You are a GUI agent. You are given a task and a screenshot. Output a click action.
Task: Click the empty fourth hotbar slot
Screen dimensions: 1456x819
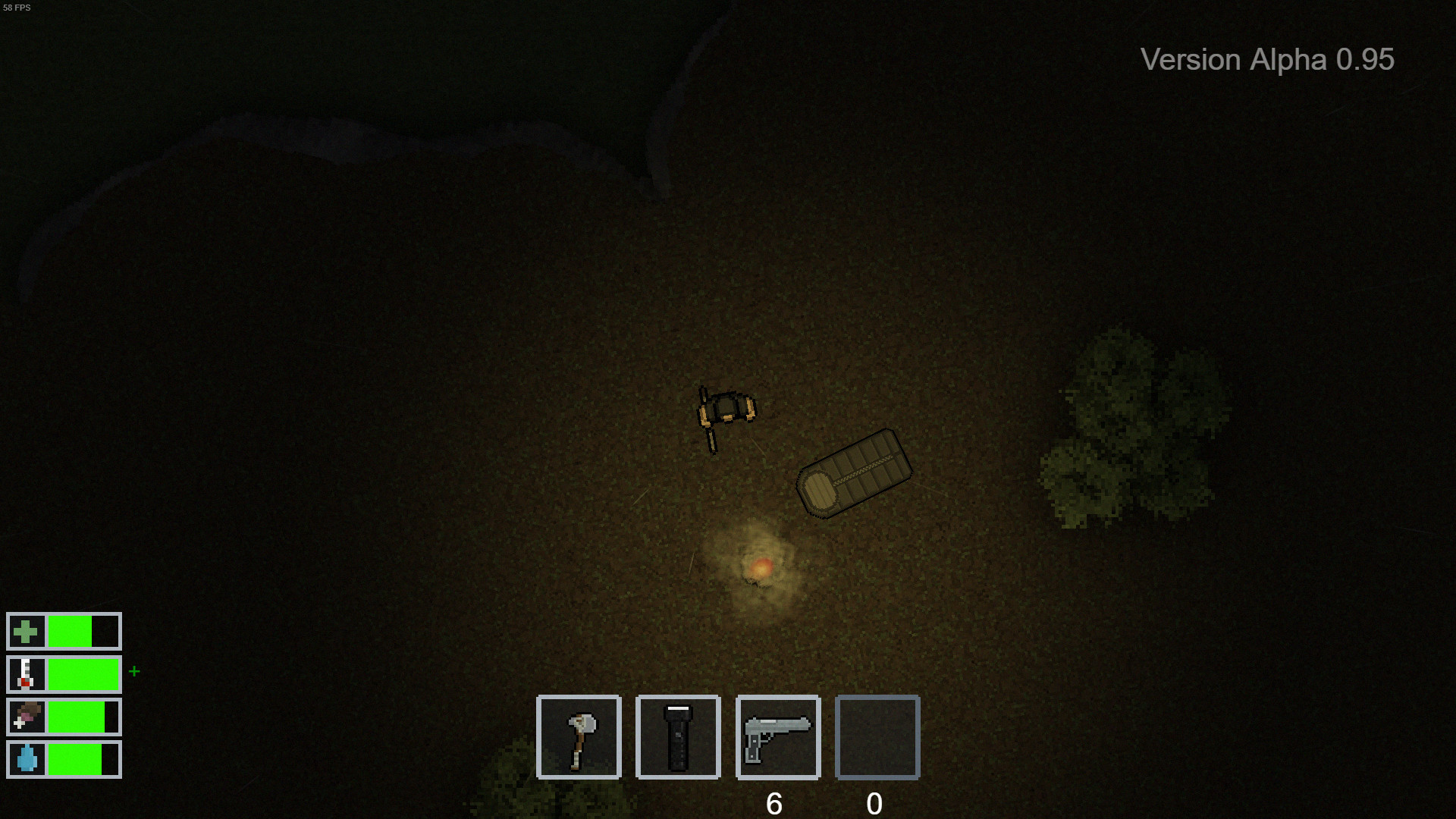877,736
